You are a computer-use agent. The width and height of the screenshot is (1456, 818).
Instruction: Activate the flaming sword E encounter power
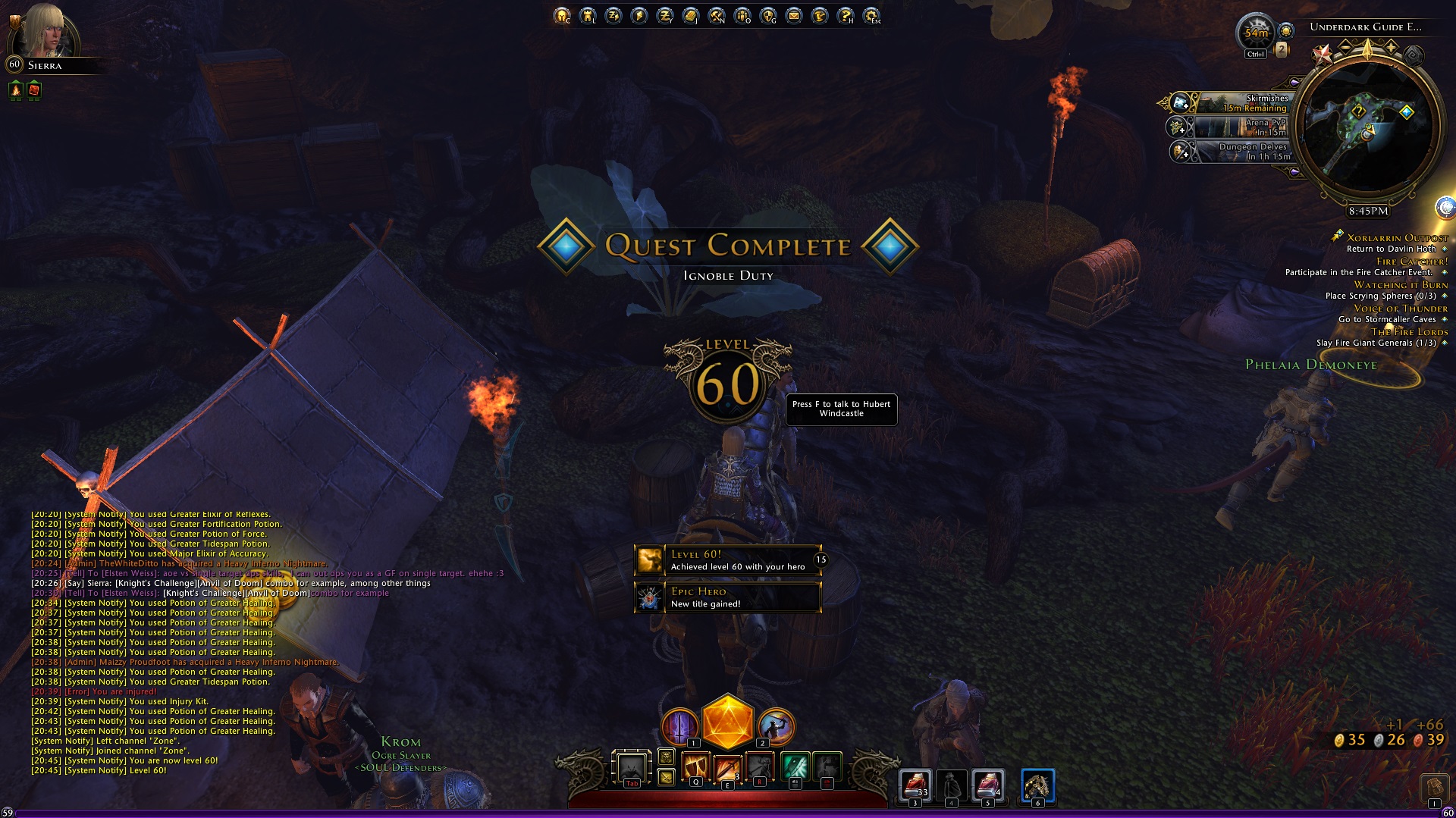pyautogui.click(x=726, y=768)
